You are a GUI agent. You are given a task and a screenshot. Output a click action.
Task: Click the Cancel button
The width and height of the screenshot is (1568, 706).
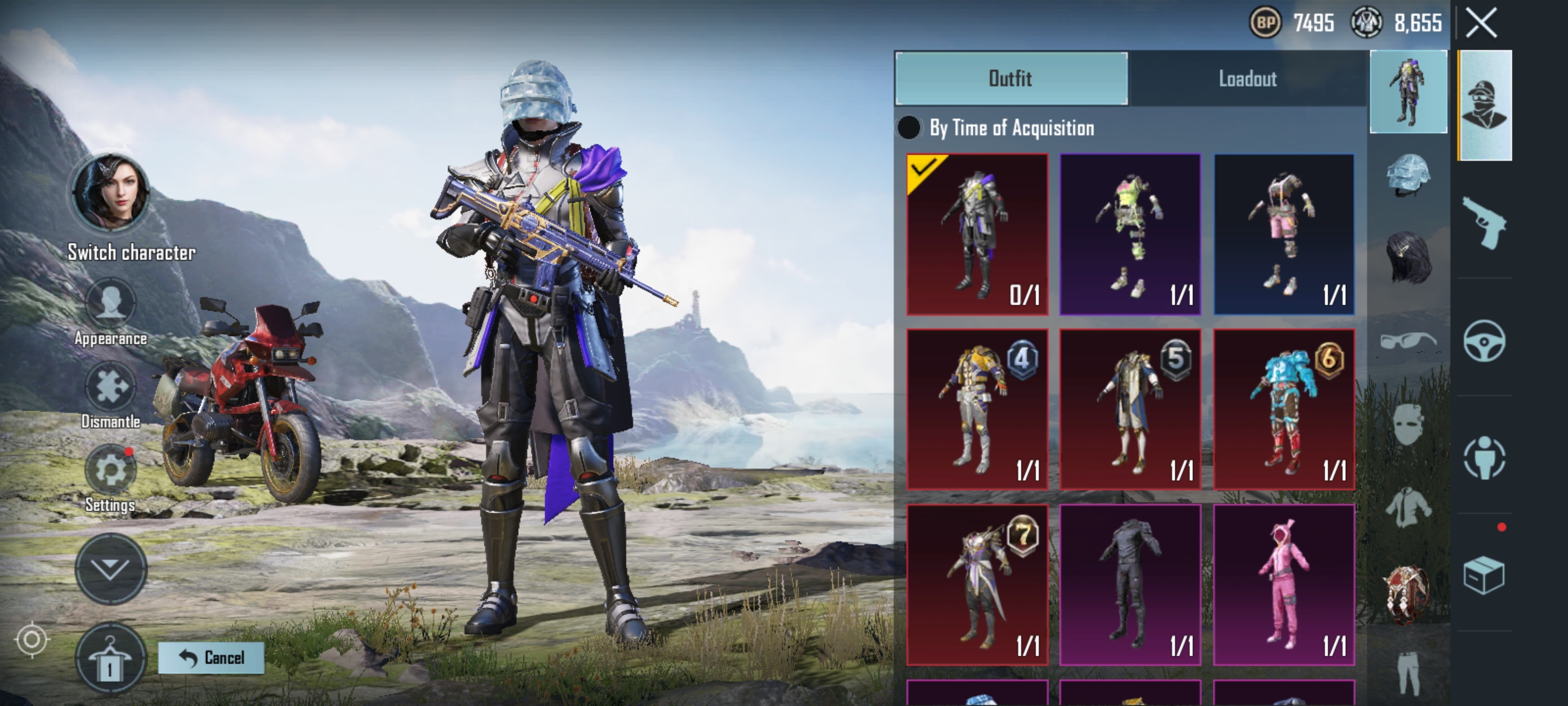pos(211,658)
